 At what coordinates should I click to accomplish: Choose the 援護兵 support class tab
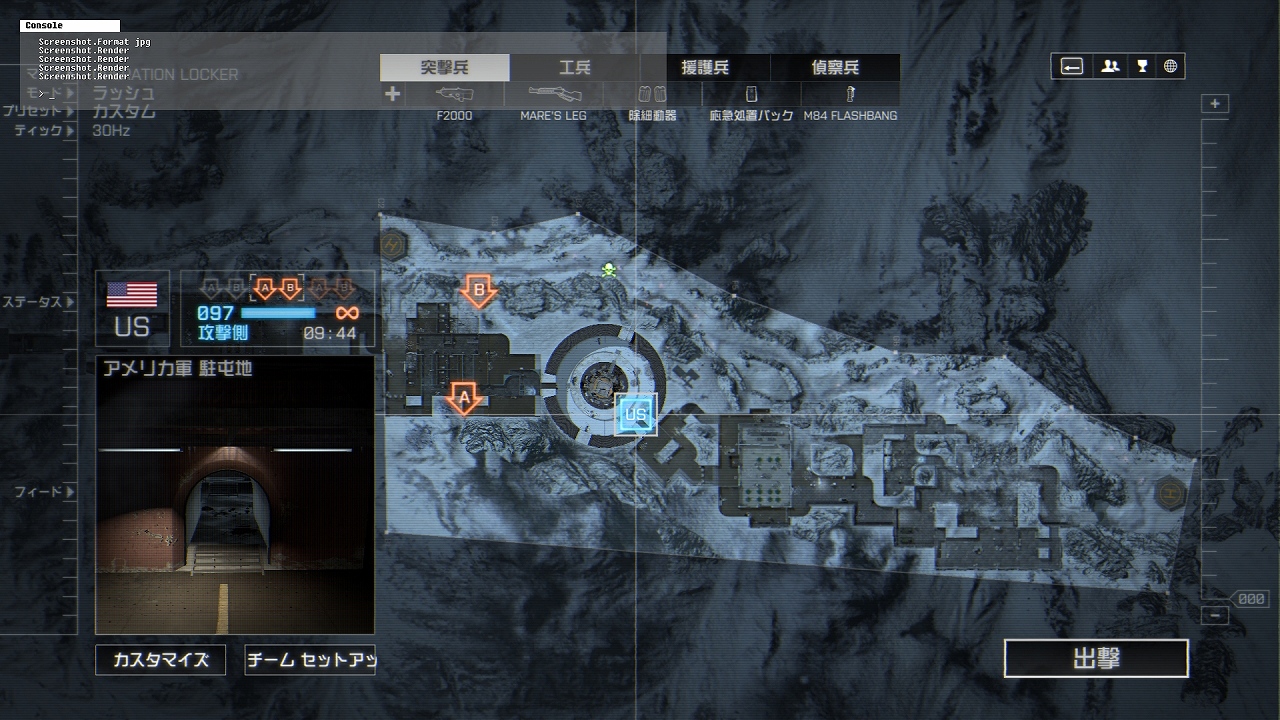(705, 68)
